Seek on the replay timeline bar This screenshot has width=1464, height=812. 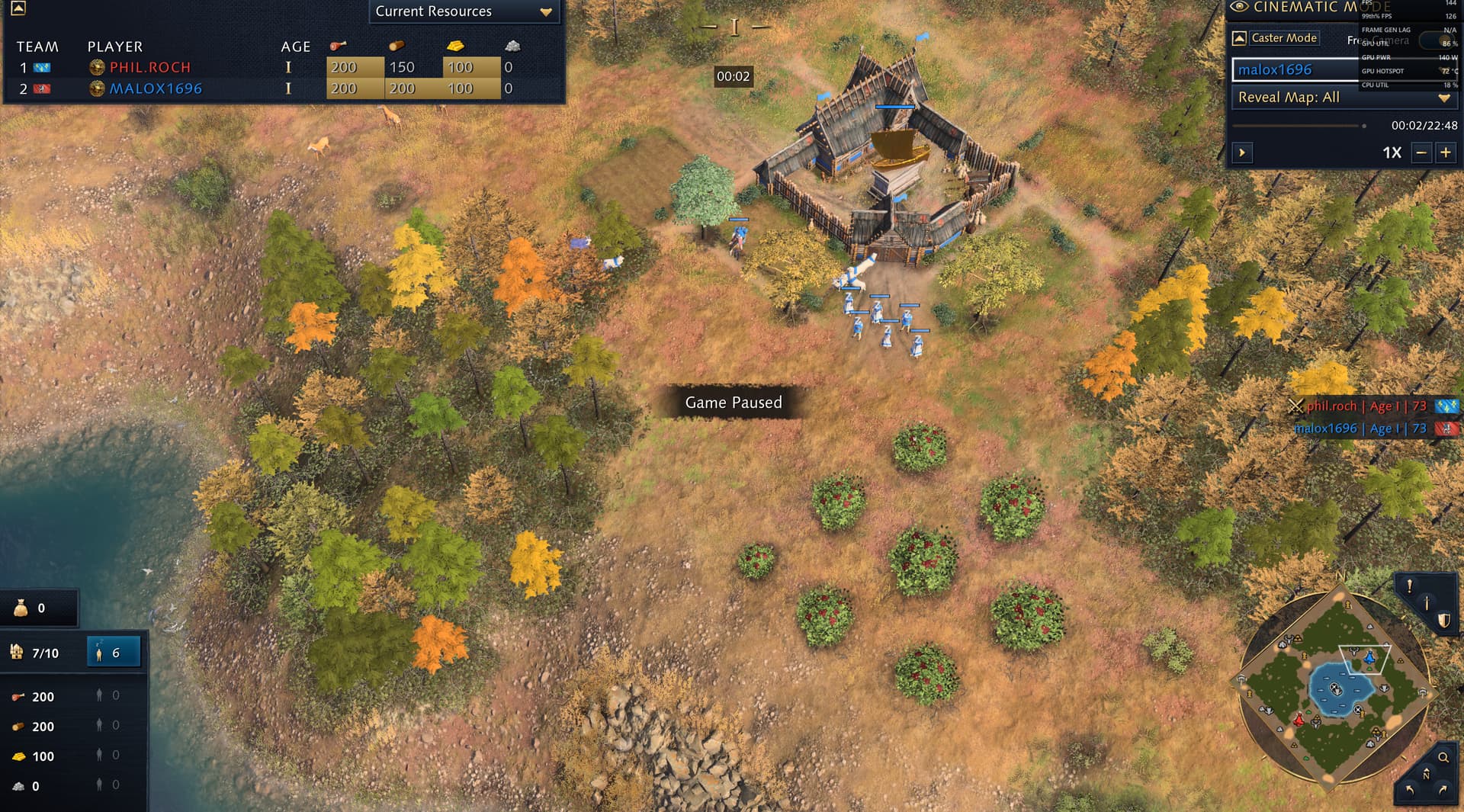point(1298,126)
